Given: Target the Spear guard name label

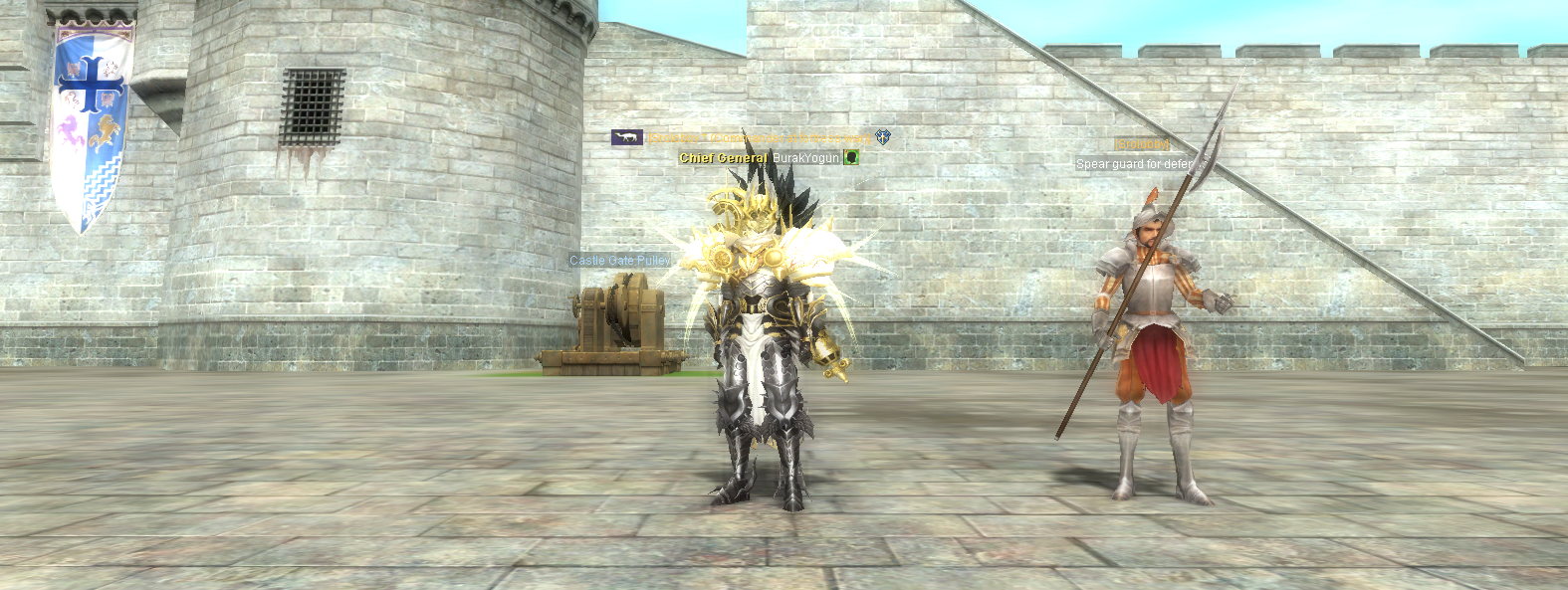Looking at the screenshot, I should [x=1133, y=164].
